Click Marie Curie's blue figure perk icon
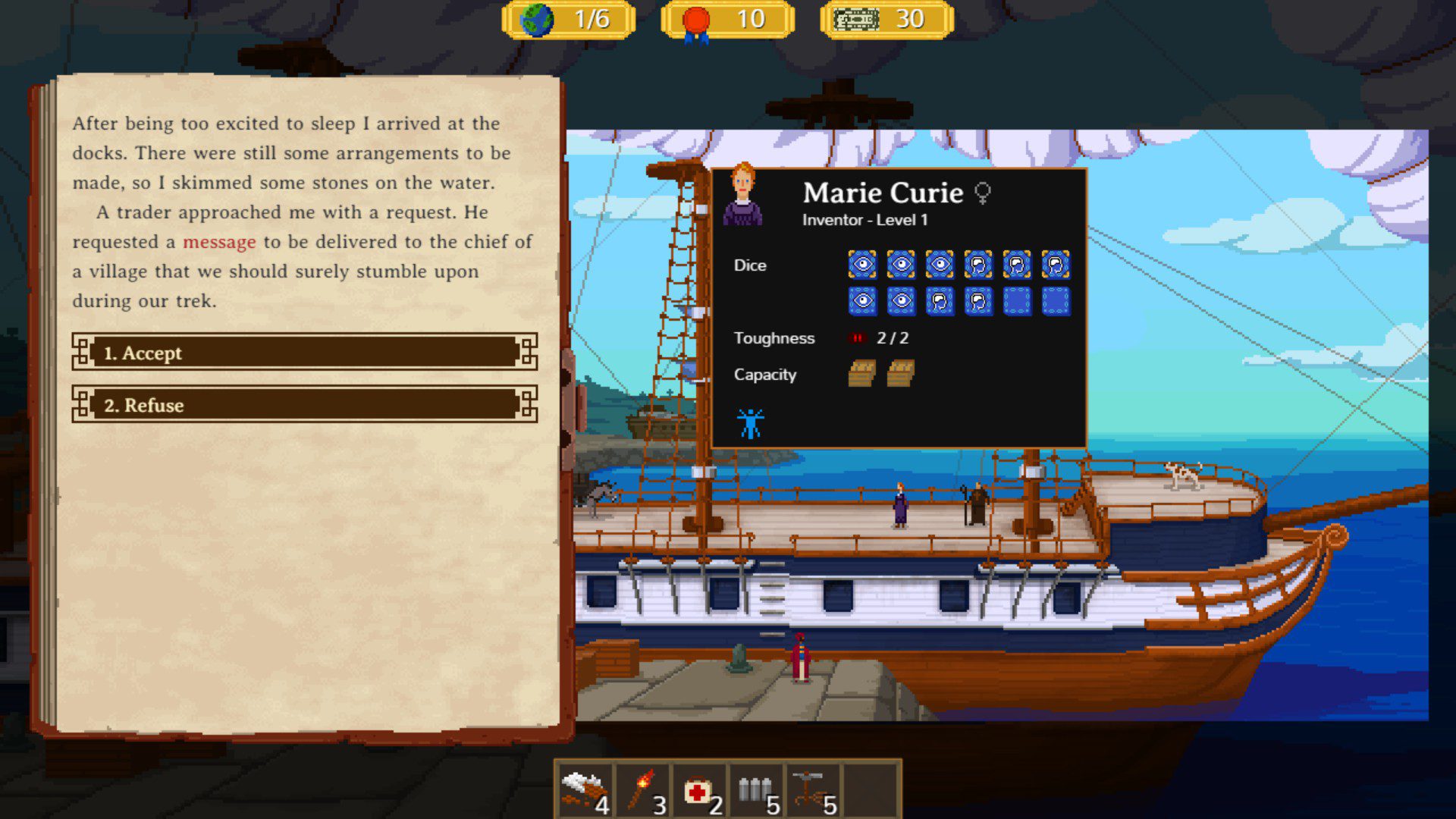 pyautogui.click(x=750, y=423)
